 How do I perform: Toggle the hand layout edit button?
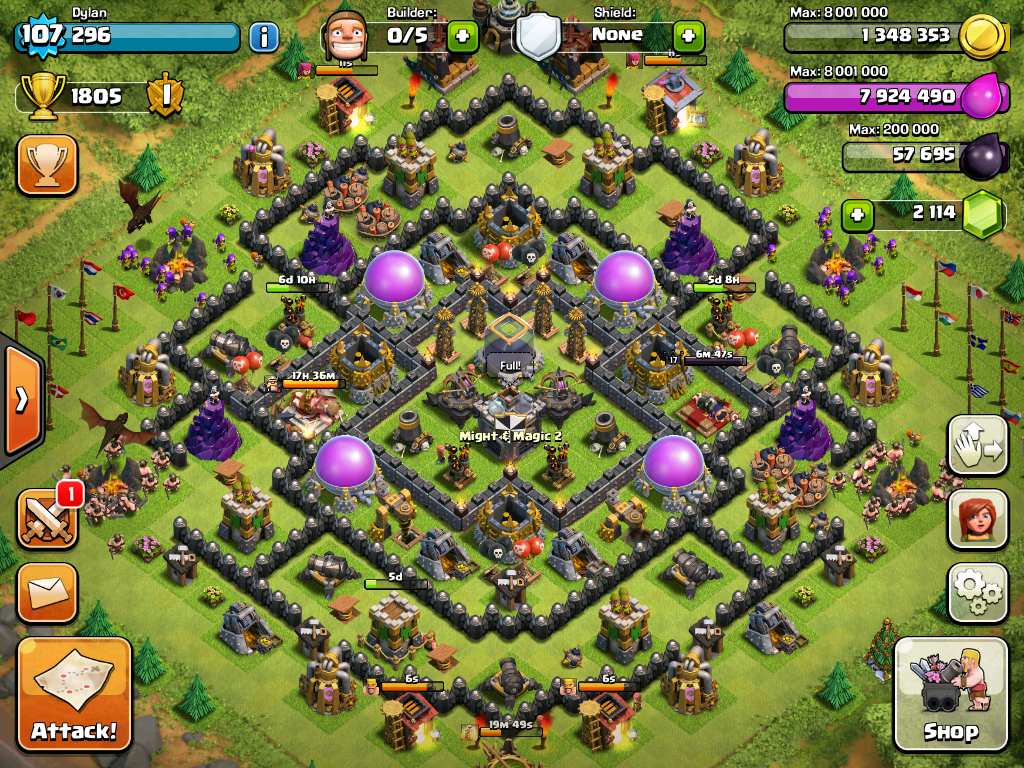coord(977,445)
